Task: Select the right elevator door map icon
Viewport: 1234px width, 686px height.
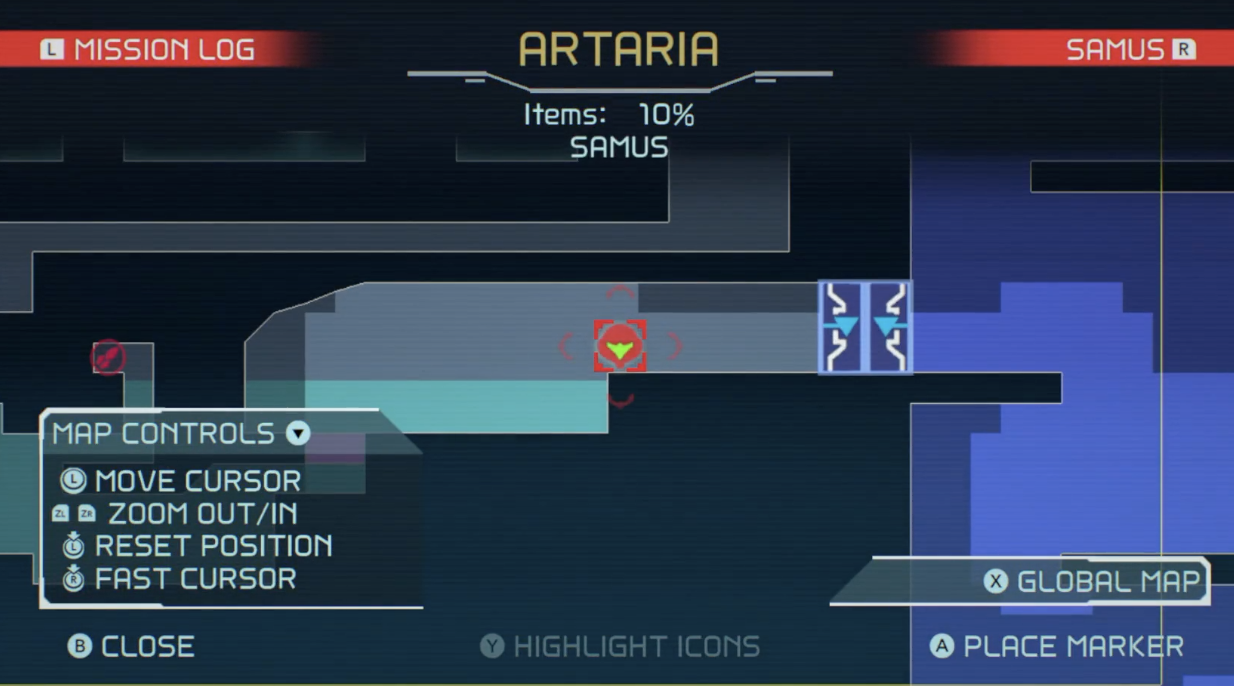Action: click(x=888, y=327)
